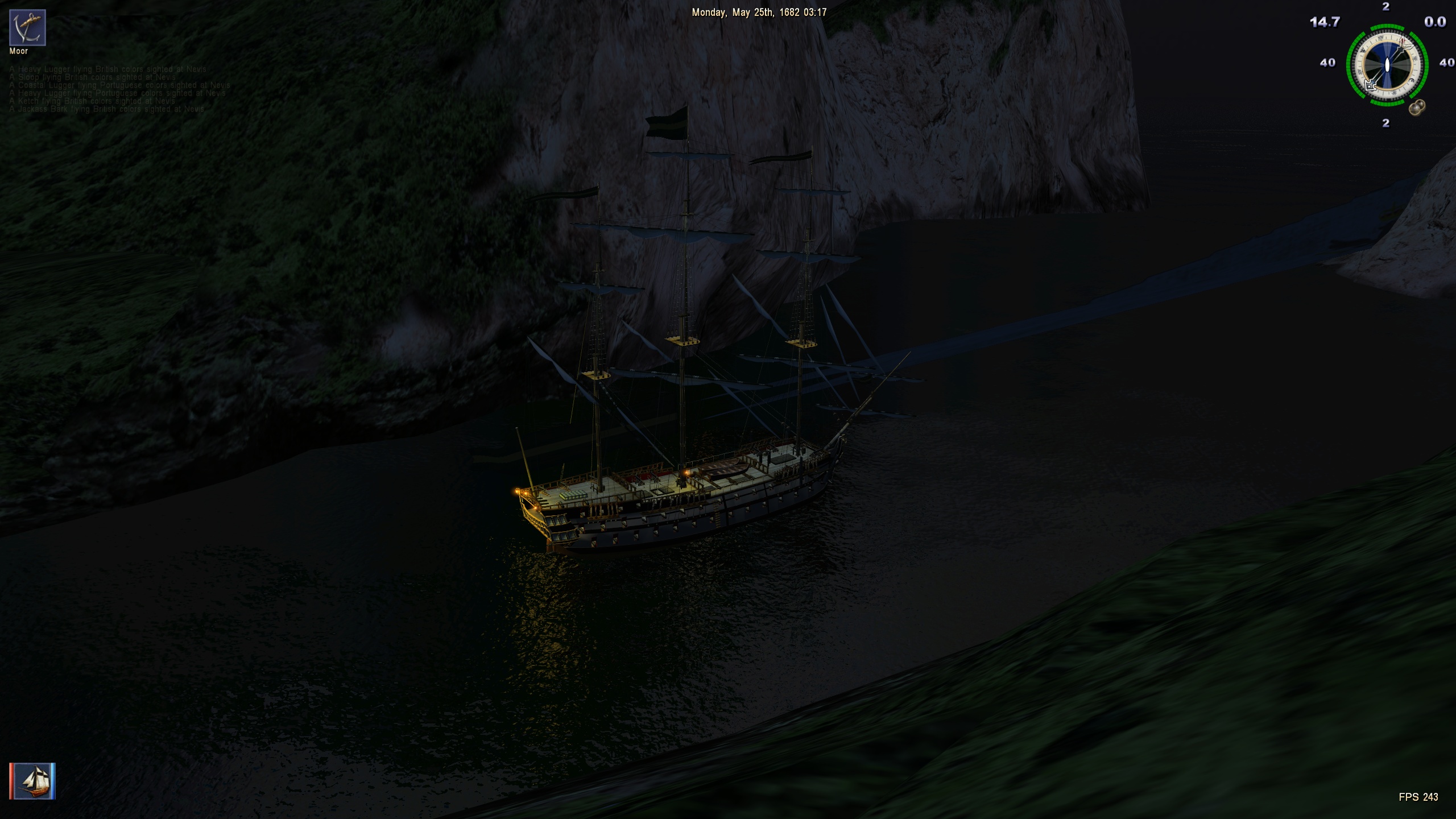Click the compass dial
Screen dimensions: 1456x819
tap(1387, 65)
